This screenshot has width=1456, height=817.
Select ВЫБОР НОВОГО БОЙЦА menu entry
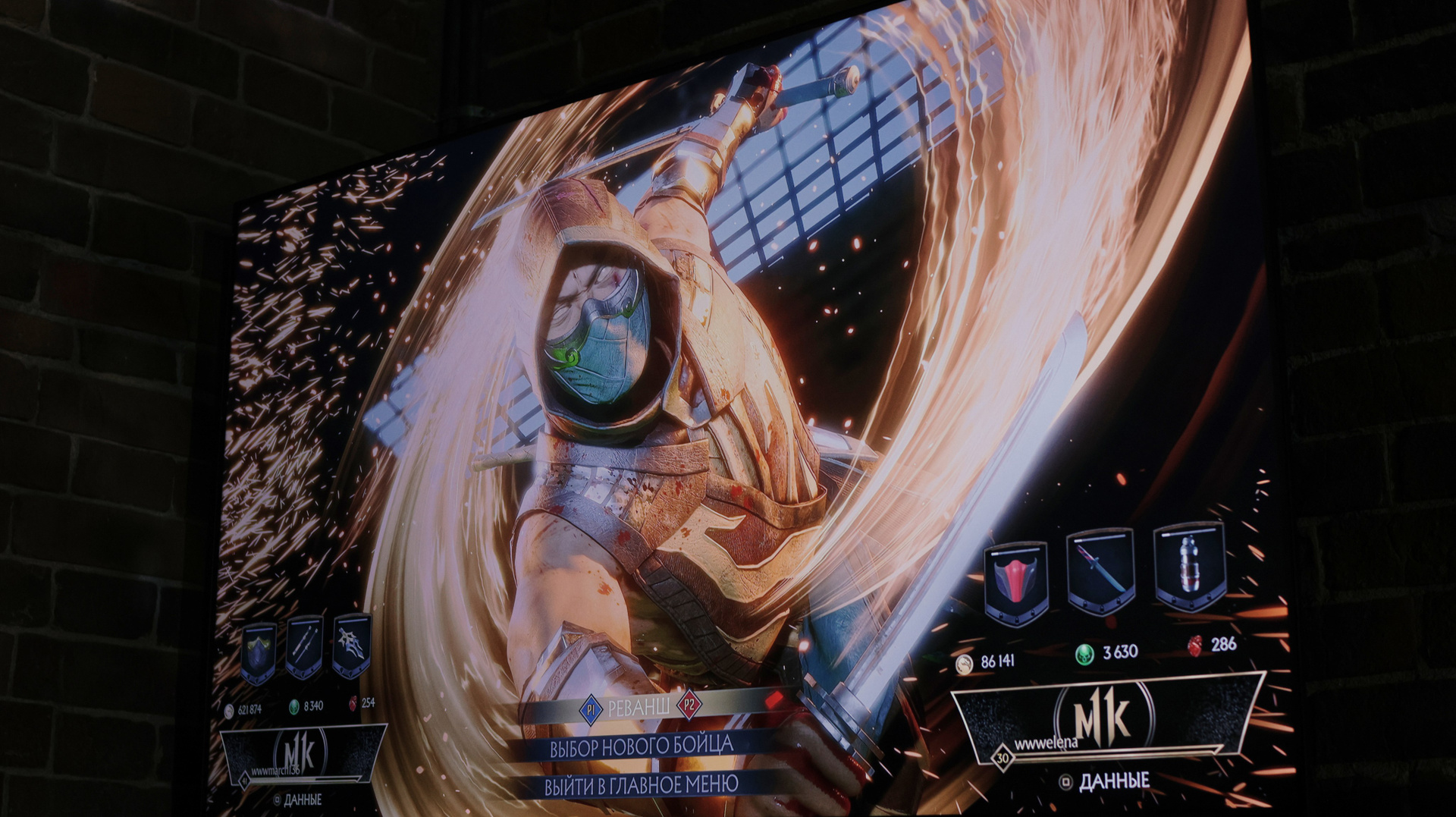tap(641, 746)
